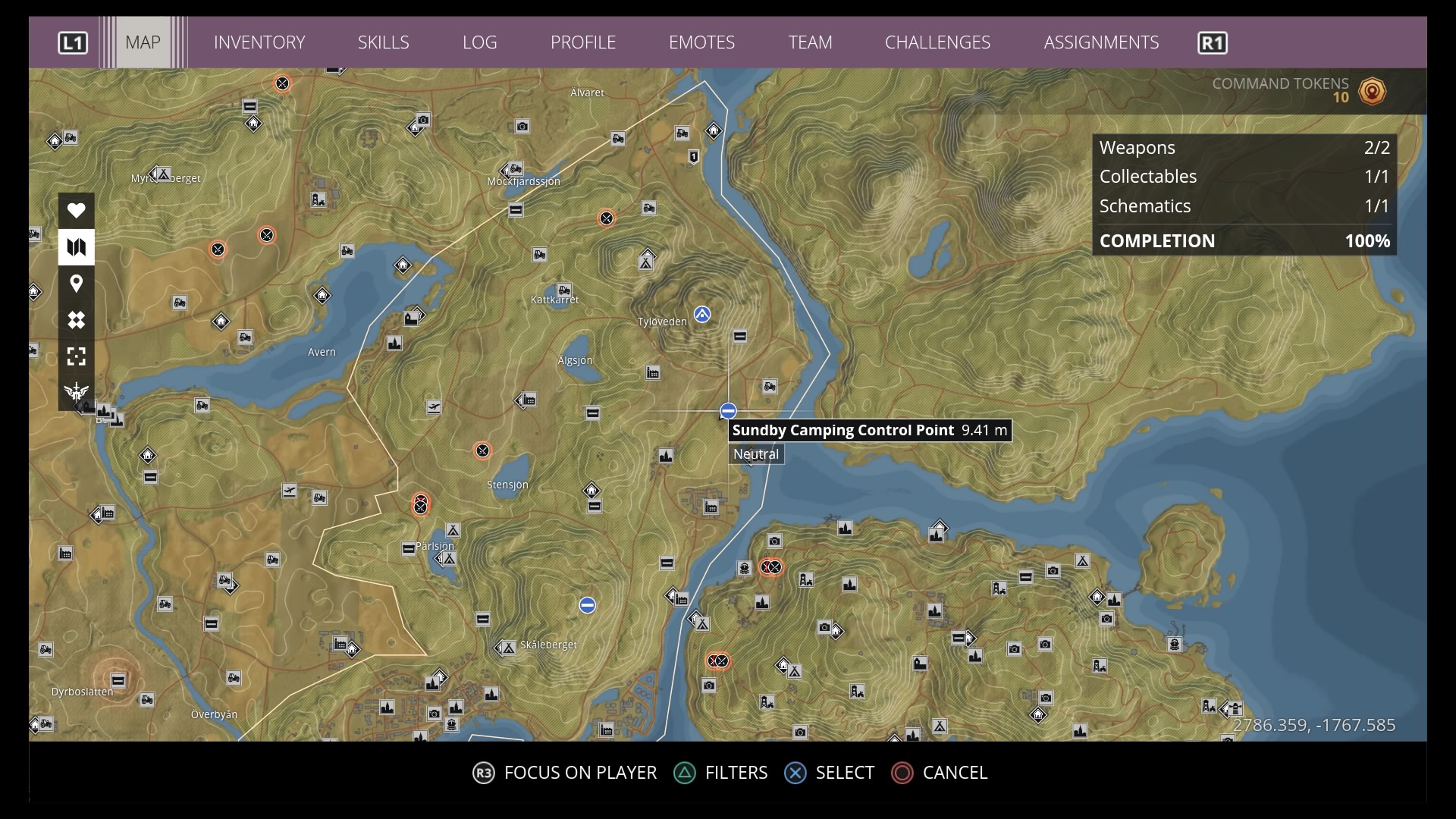Select the heart-shaped favorites filter icon
The height and width of the screenshot is (819, 1456).
pos(76,210)
